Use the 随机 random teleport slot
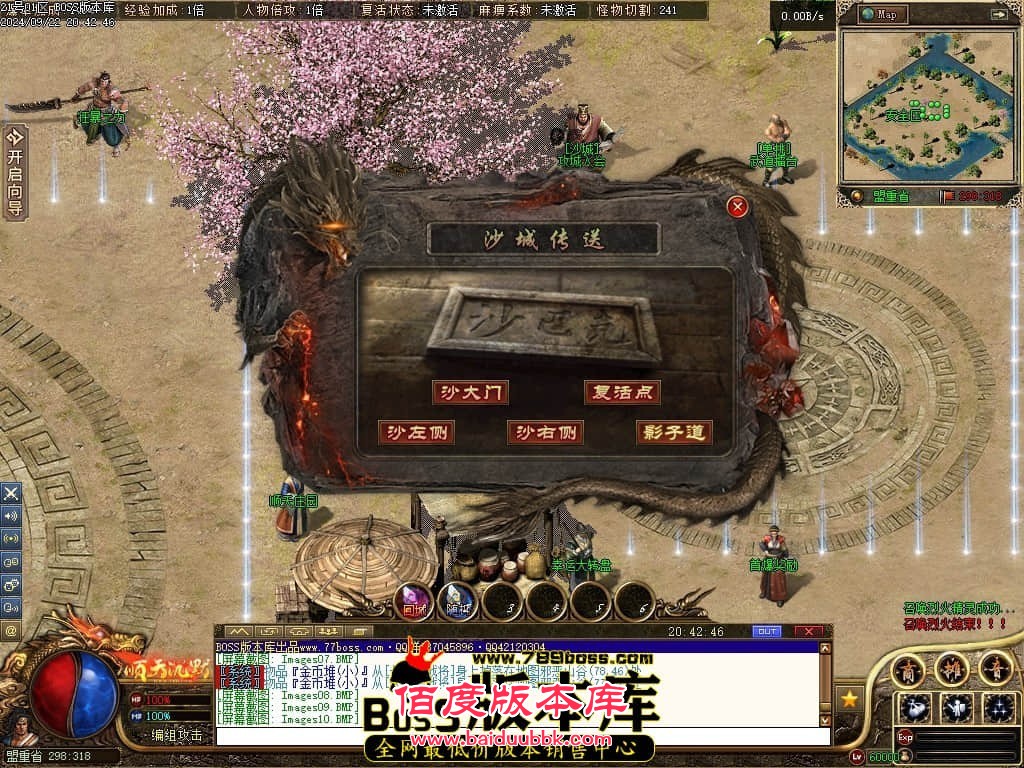Screen dimensions: 1024x768 [458, 601]
